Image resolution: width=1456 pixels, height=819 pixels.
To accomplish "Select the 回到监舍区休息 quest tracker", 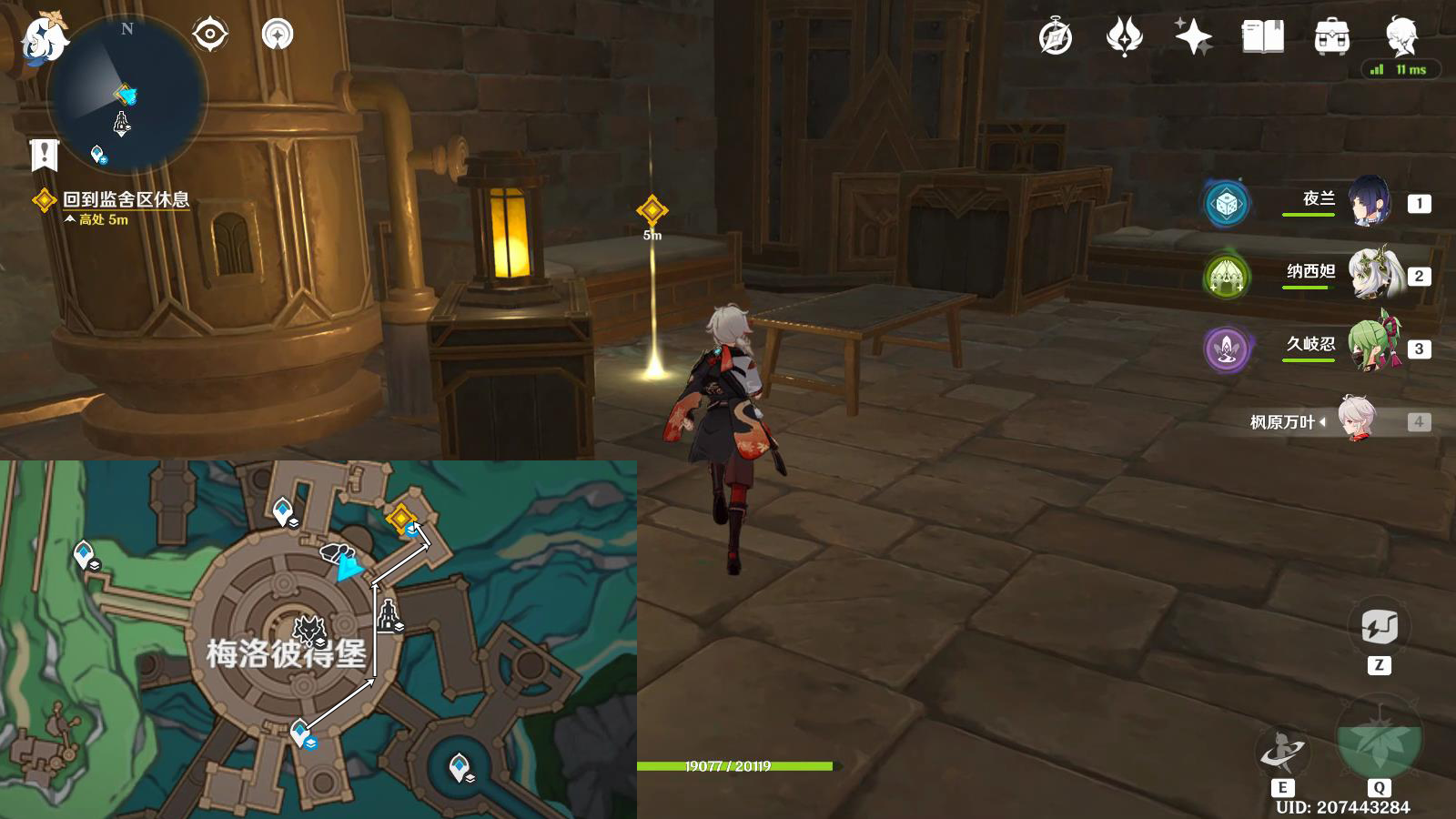I will [x=126, y=199].
